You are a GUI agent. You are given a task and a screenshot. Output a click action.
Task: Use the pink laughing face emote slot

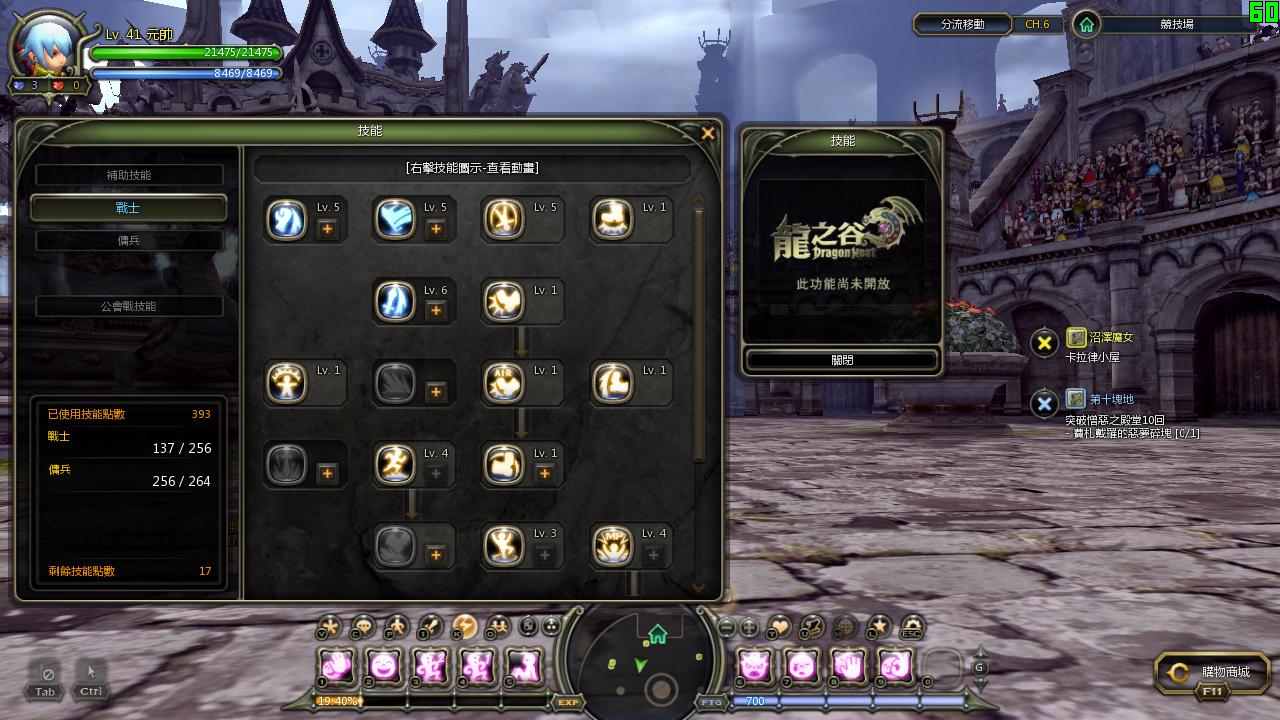(384, 666)
